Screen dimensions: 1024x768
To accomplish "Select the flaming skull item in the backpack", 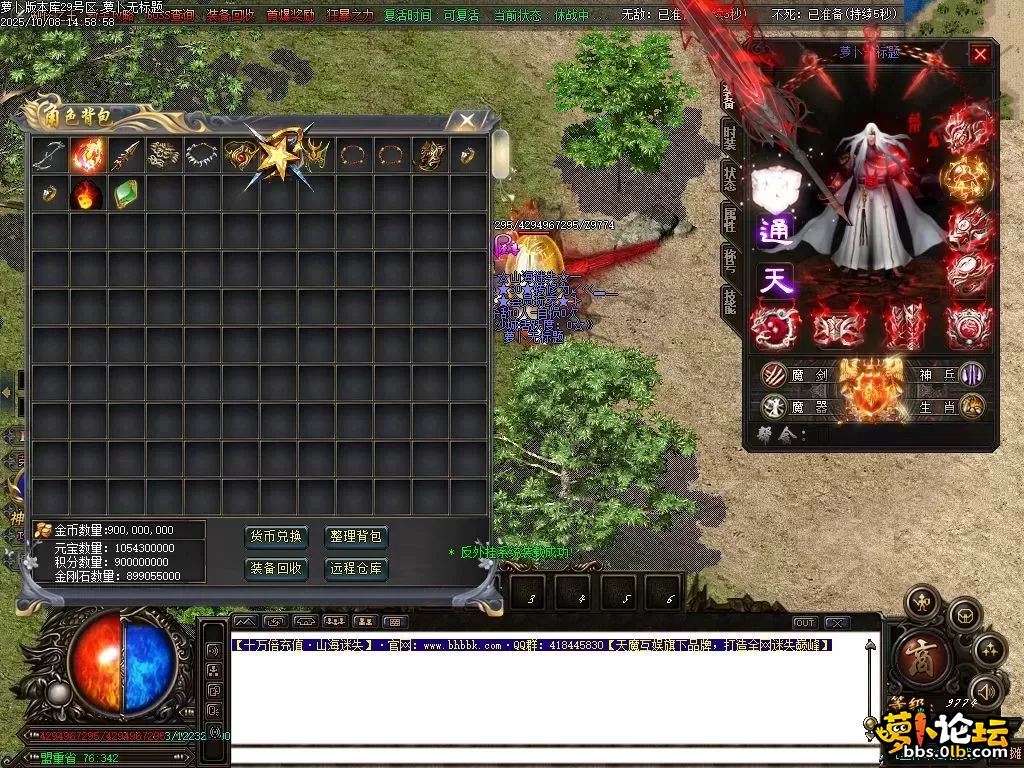I will pyautogui.click(x=87, y=193).
